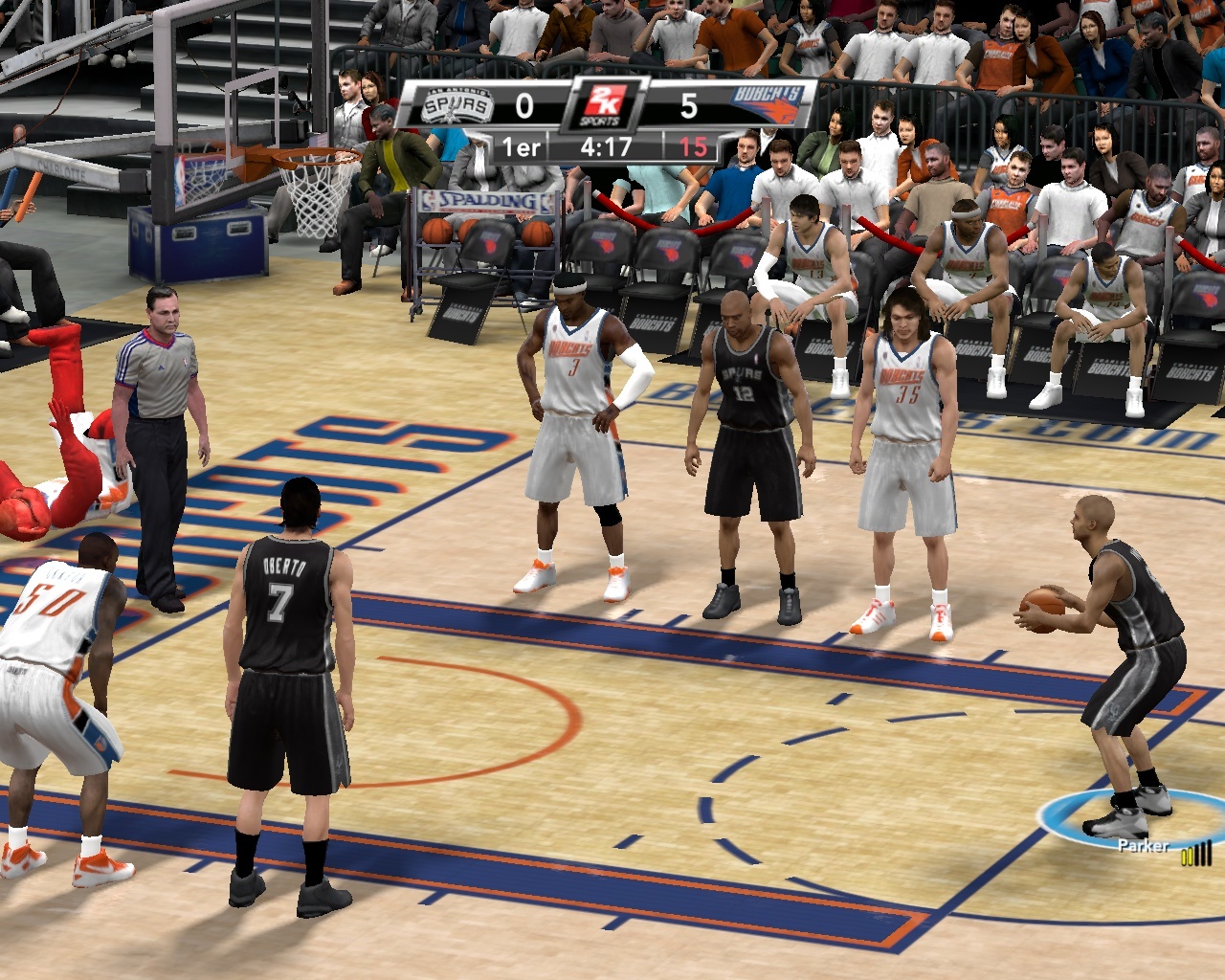1225x980 pixels.
Task: Click the 2K Sports scoreboard logo
Action: click(607, 105)
